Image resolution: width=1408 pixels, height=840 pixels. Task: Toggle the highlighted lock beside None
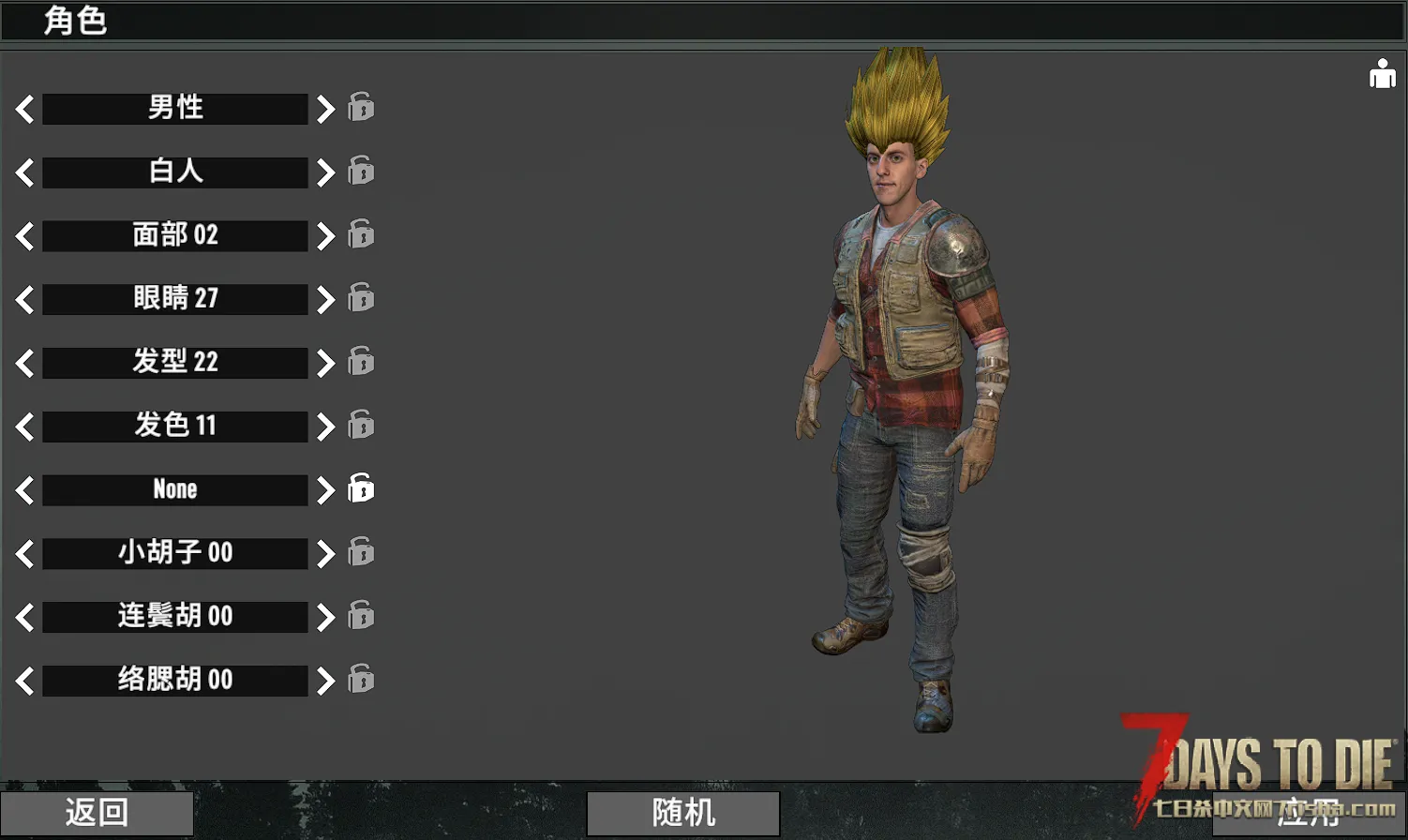tap(361, 488)
